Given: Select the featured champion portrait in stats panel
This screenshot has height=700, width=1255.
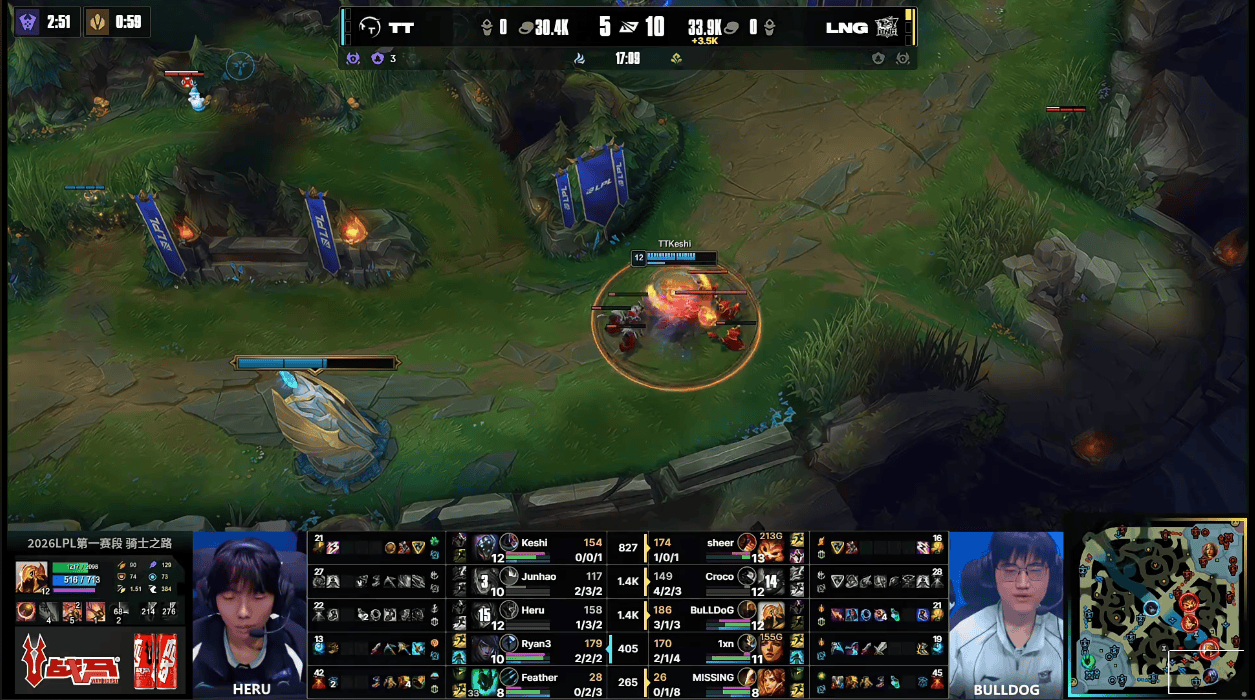Looking at the screenshot, I should [30, 577].
